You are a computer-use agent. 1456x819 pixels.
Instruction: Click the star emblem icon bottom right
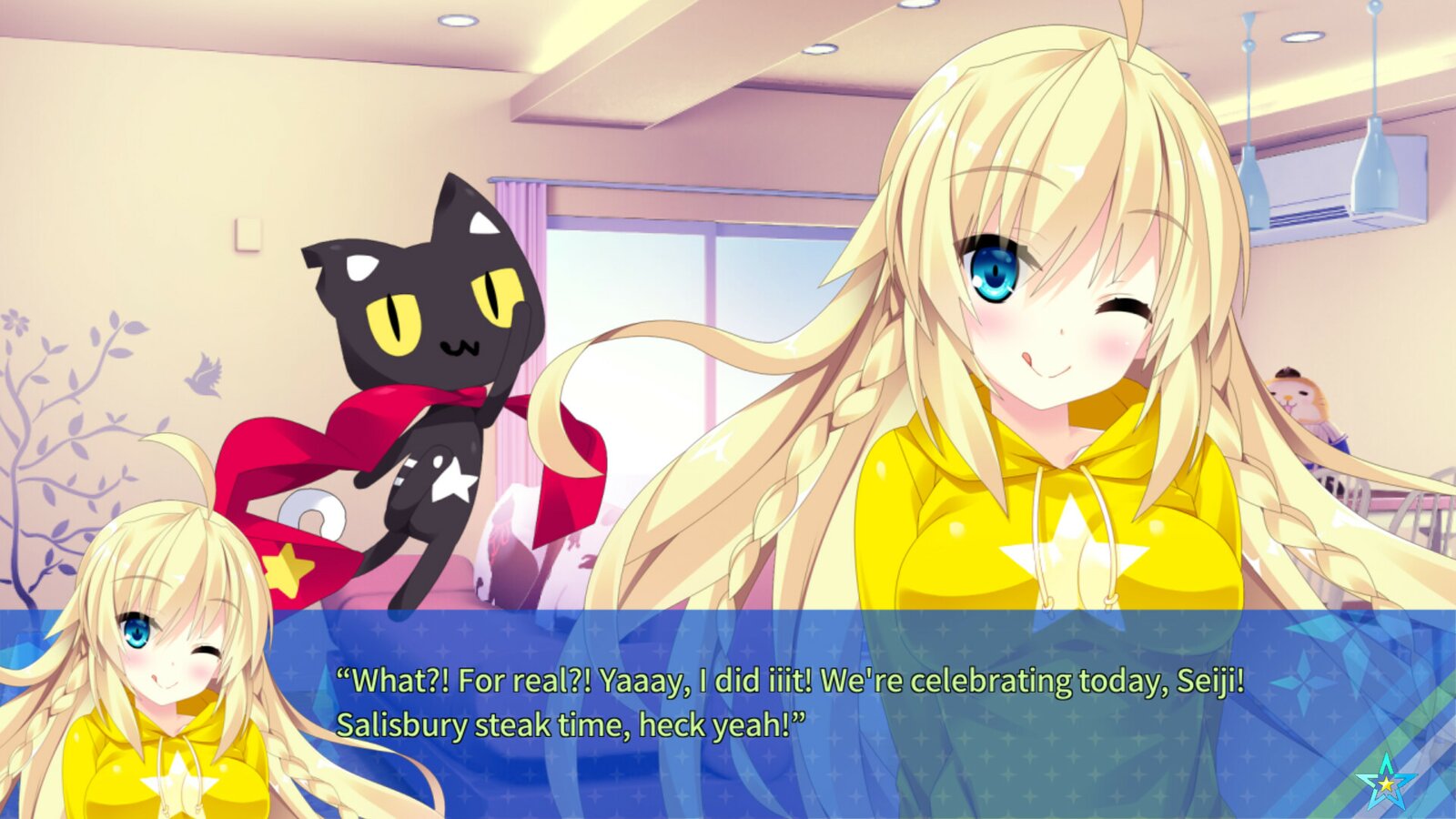1387,783
